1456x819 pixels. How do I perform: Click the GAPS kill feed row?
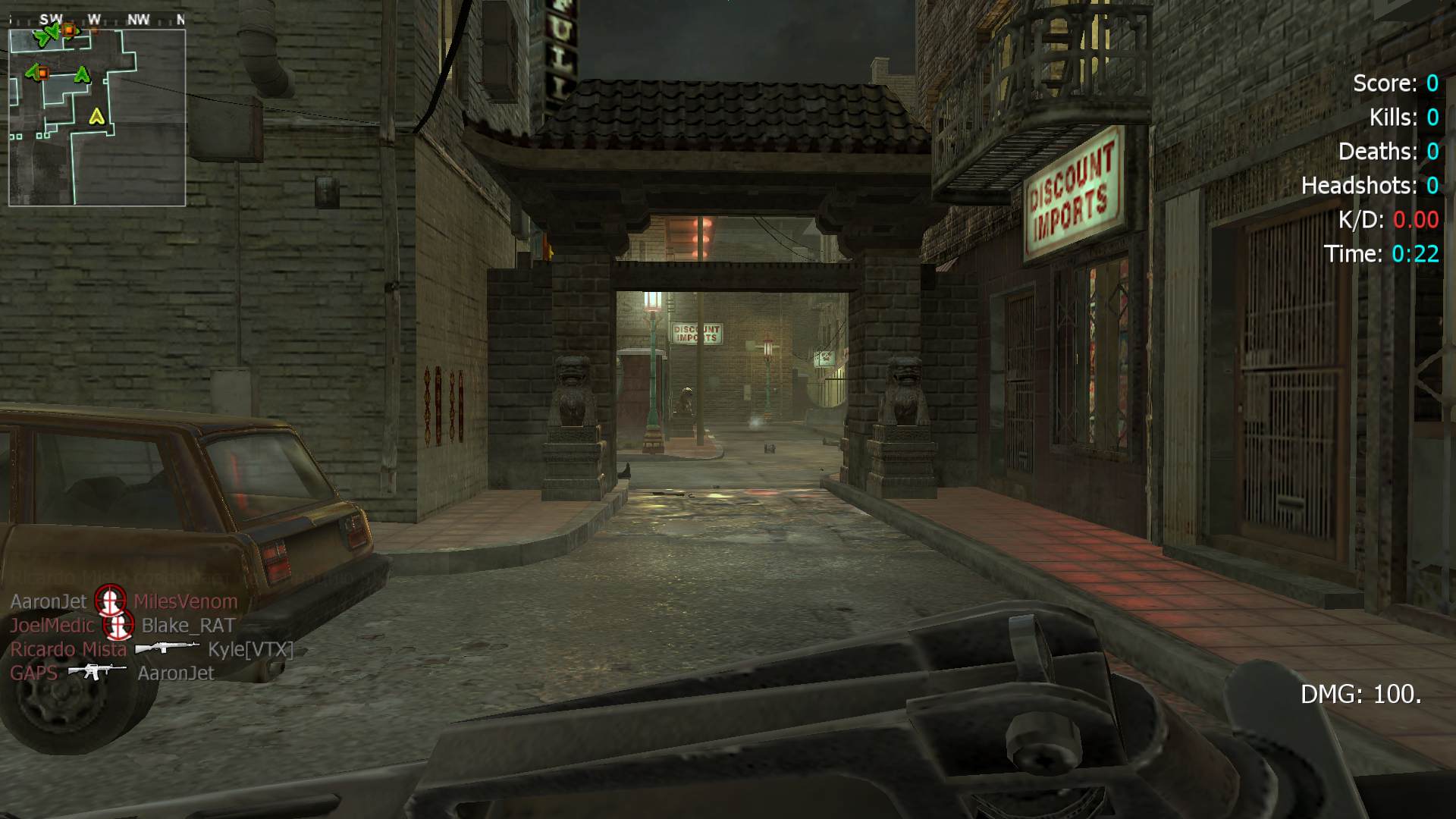(112, 673)
